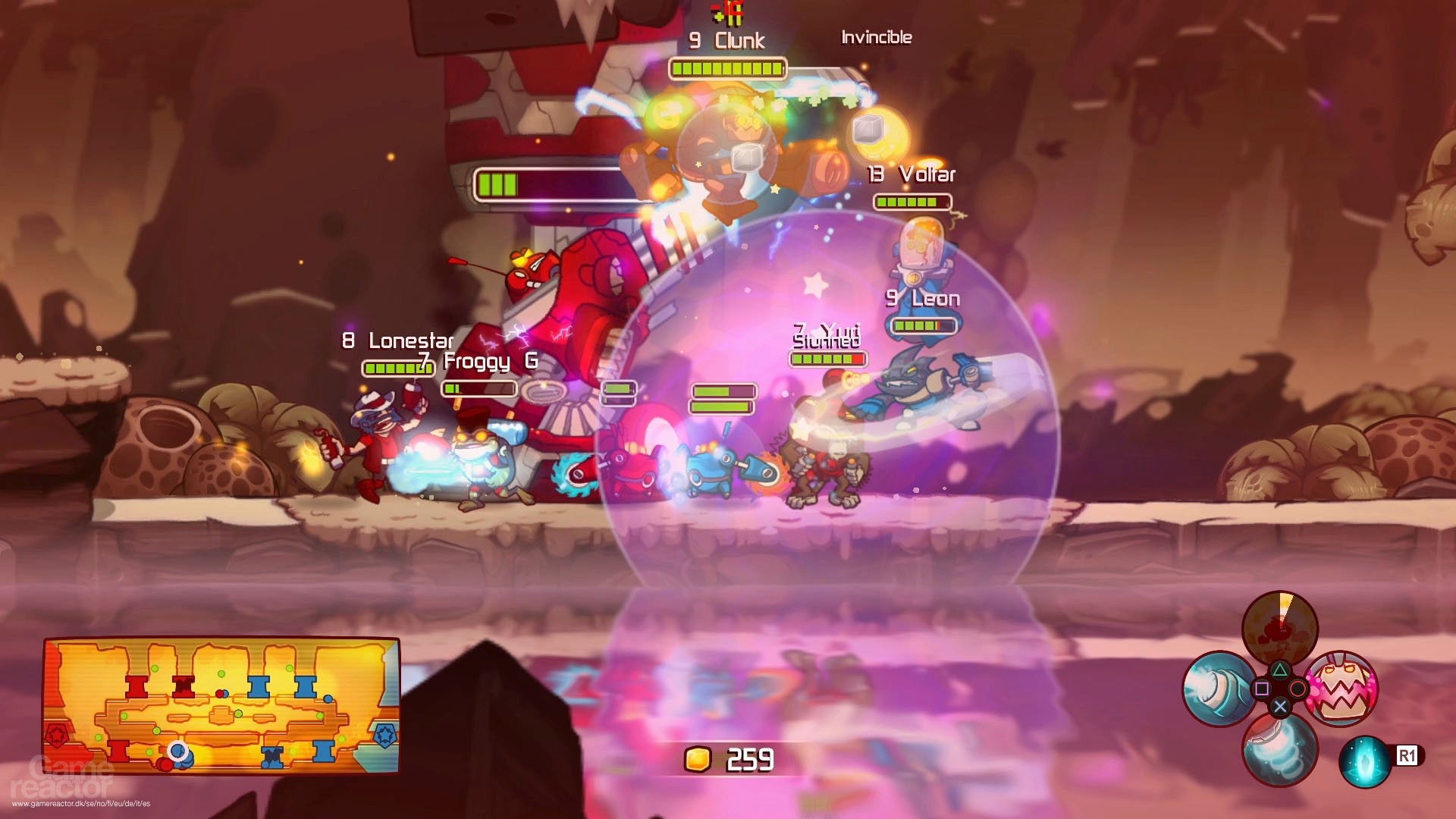Toggle the Invincible status label above Clunk
The width and height of the screenshot is (1456, 819).
[876, 37]
